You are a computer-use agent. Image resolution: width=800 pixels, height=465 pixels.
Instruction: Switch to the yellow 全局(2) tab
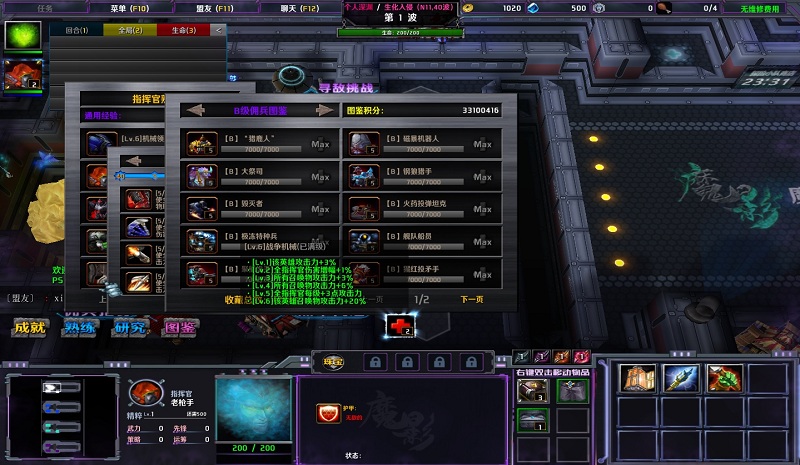130,30
